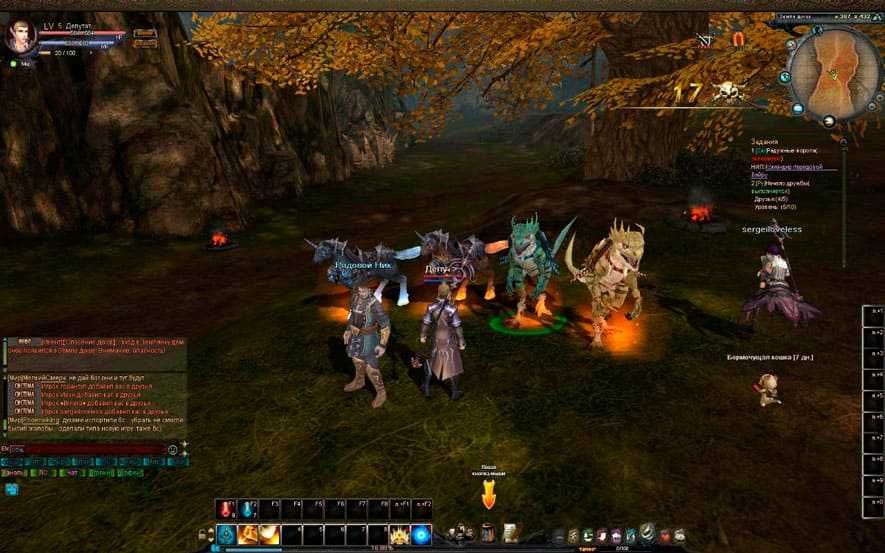Activate the golden spiky burst skill
The height and width of the screenshot is (553, 885).
(400, 534)
